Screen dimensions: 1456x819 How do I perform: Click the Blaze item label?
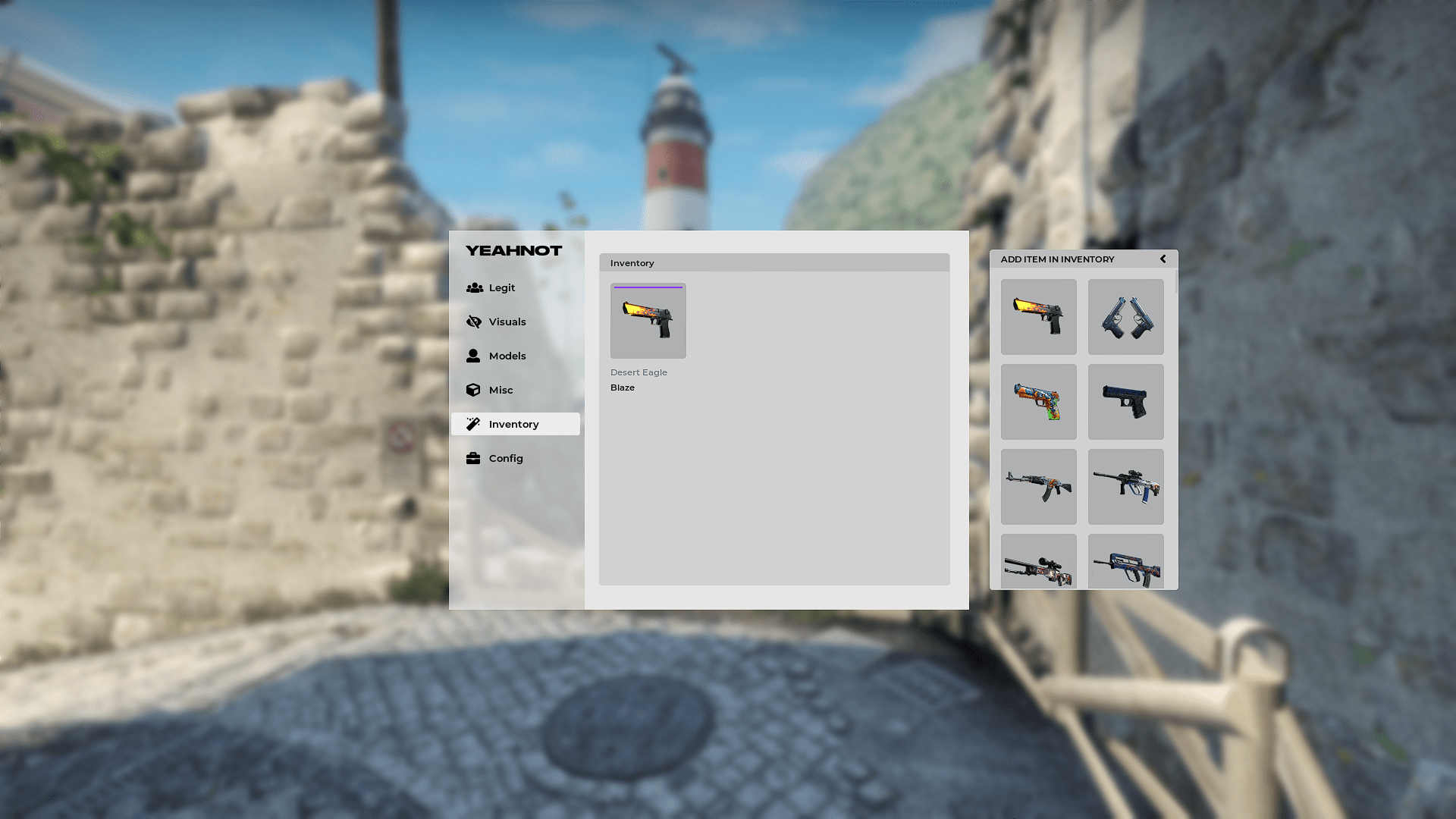(622, 387)
